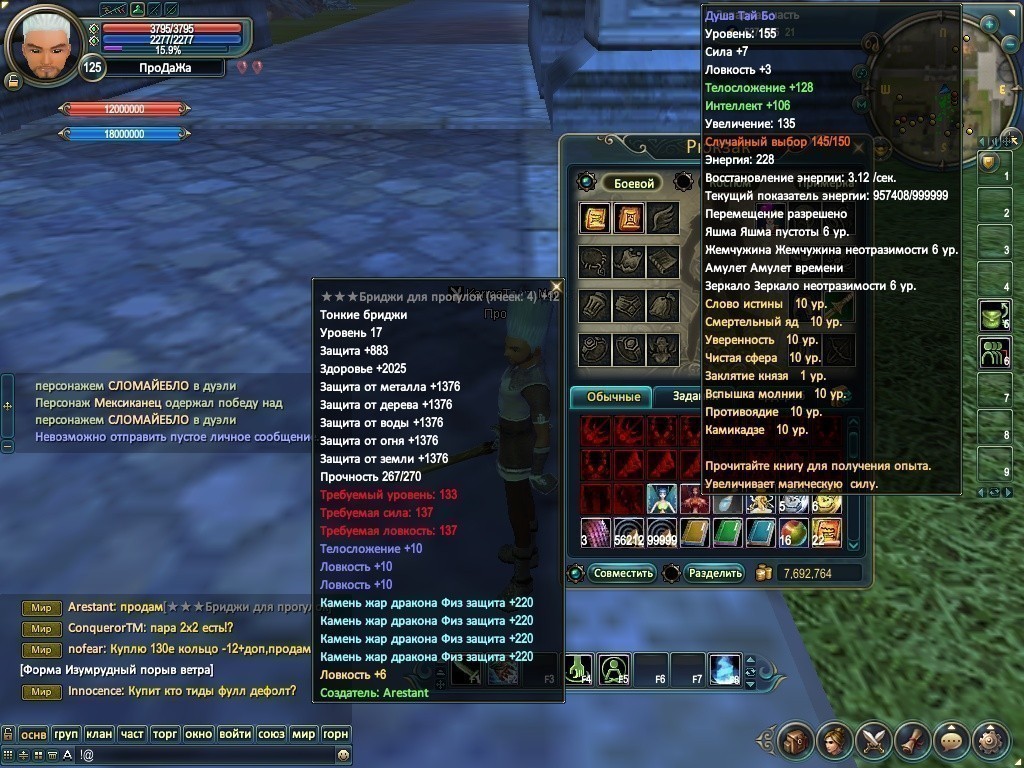The image size is (1024, 768).
Task: Open the character portrait menu button
Action: [834, 741]
